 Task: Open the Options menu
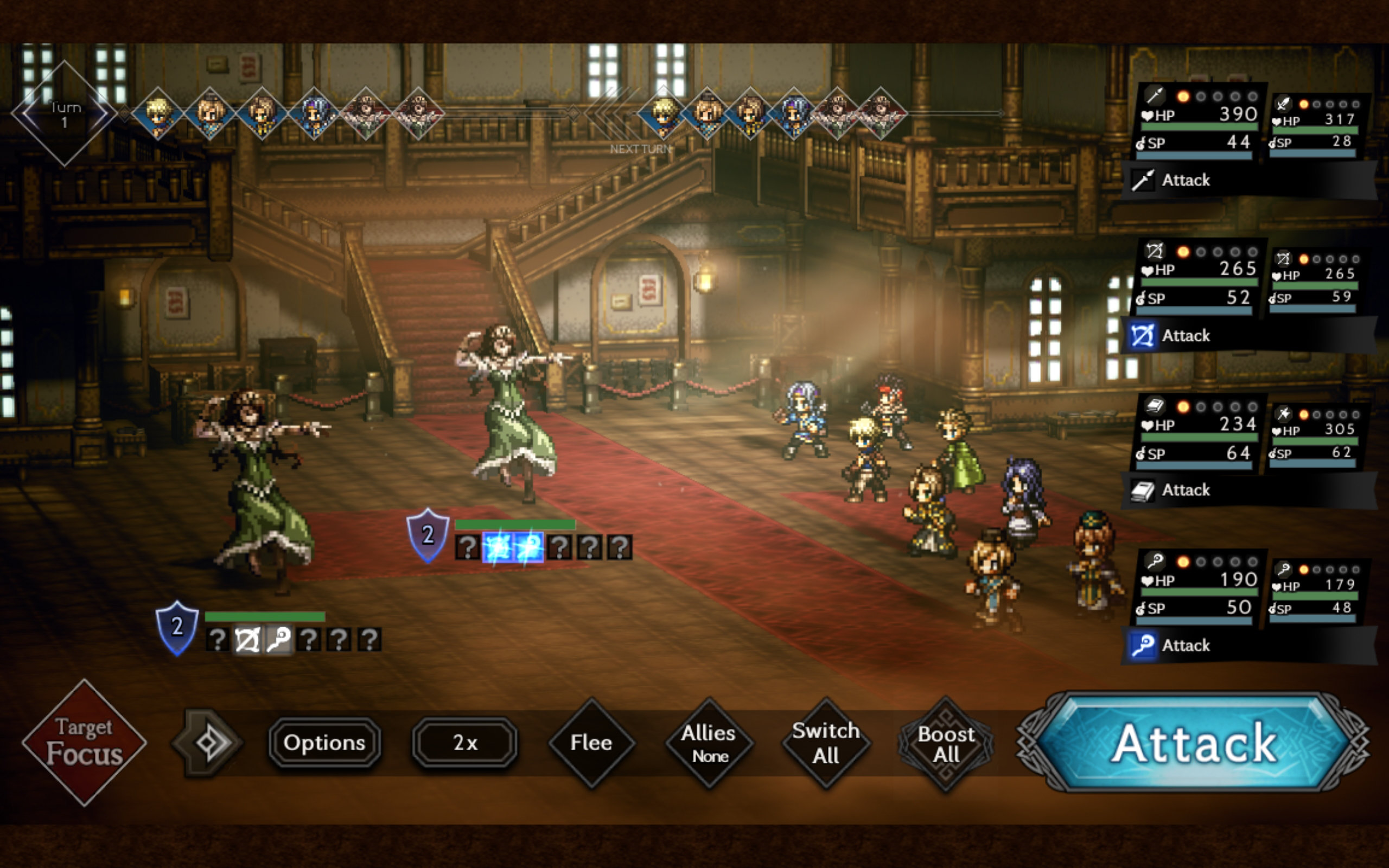[x=324, y=743]
